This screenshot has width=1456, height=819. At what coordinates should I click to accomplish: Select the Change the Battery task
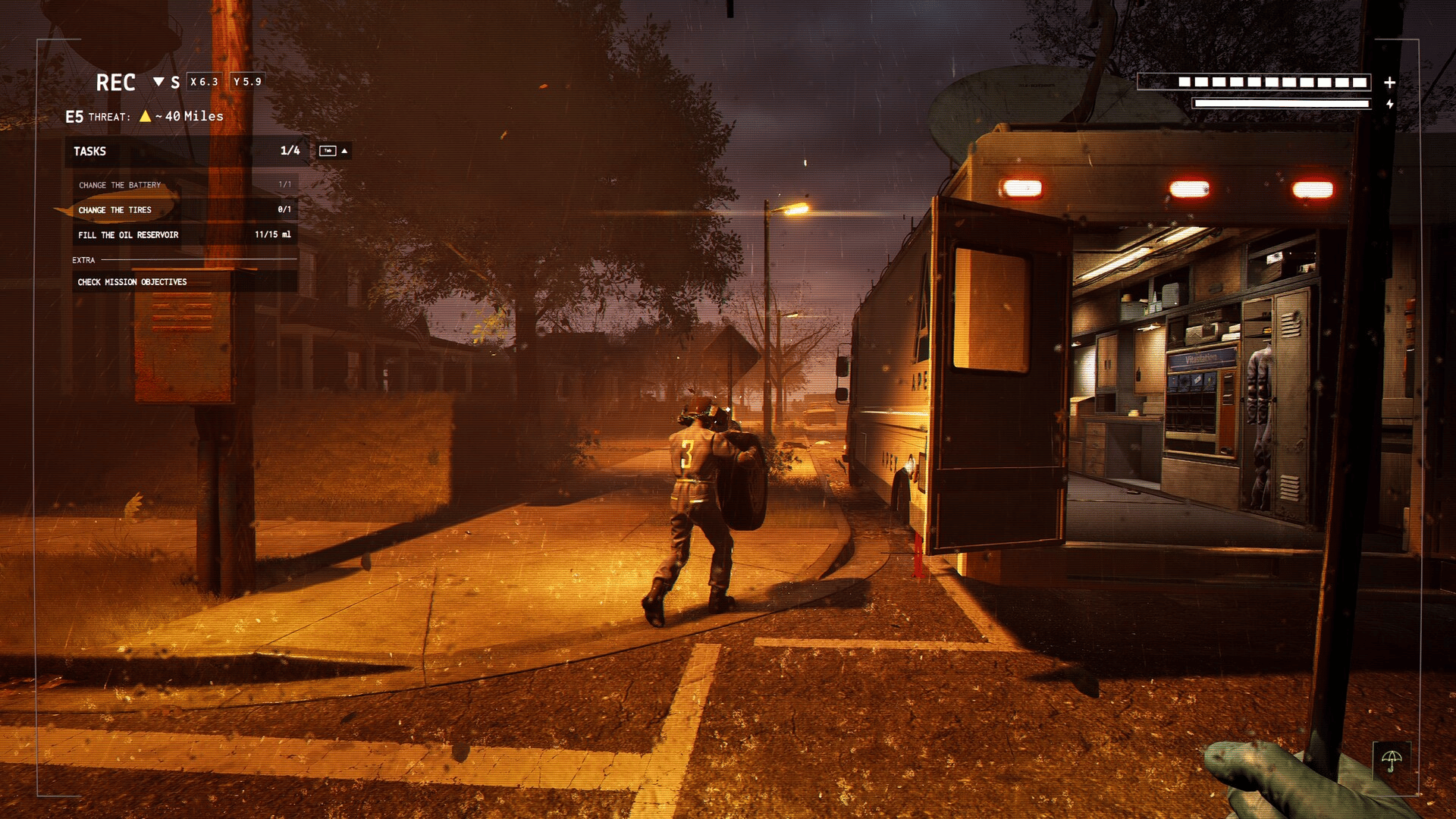coord(120,185)
